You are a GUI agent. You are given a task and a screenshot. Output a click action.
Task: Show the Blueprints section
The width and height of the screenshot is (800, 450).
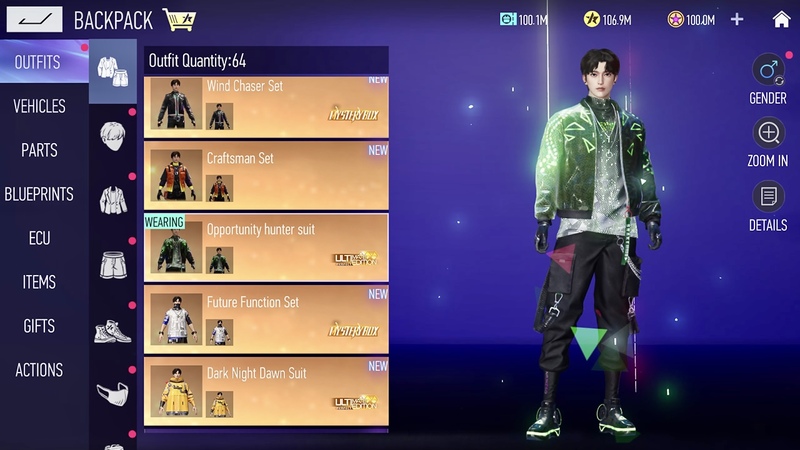coord(39,194)
